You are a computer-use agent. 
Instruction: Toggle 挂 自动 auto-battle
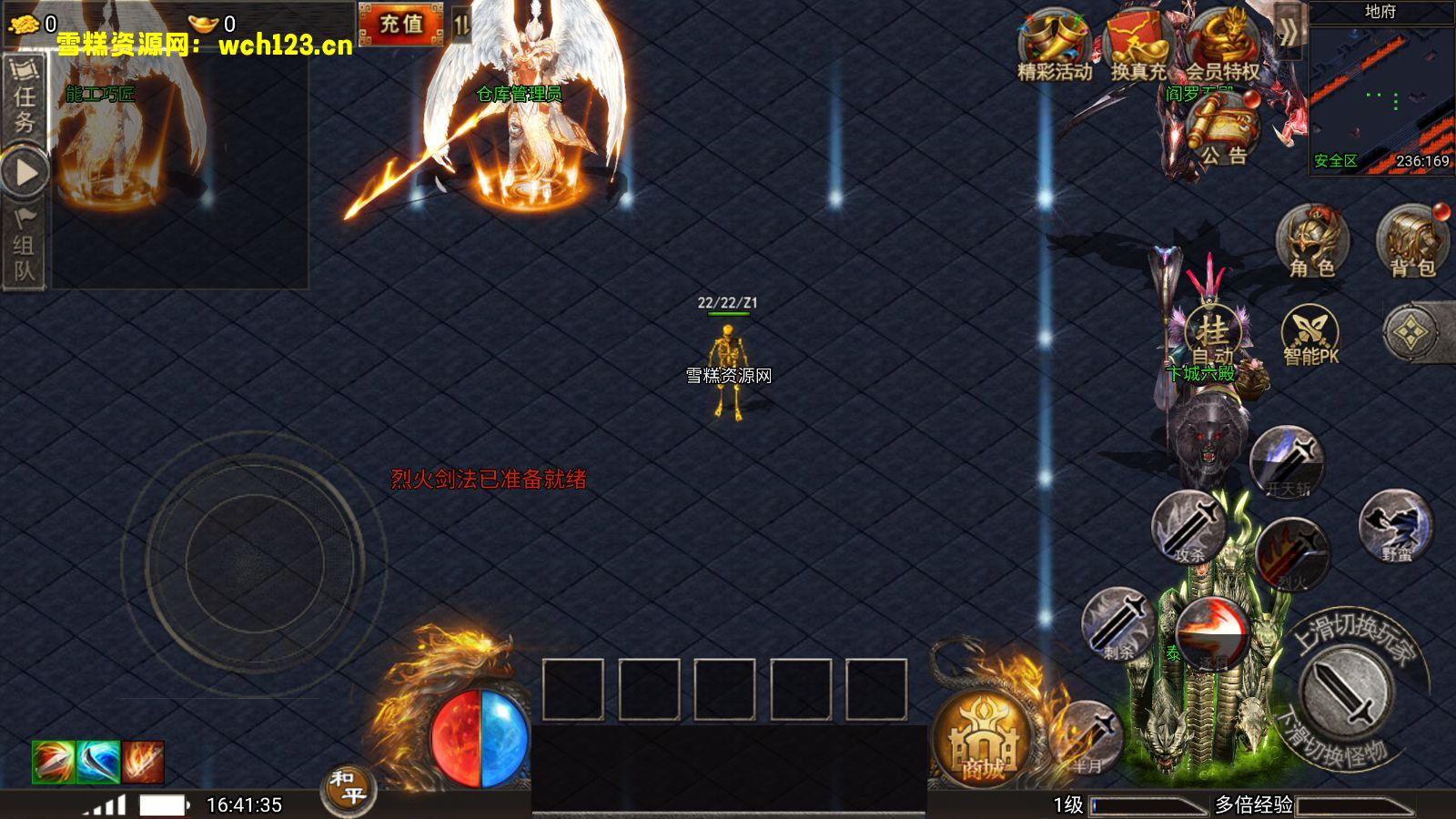[x=1212, y=335]
